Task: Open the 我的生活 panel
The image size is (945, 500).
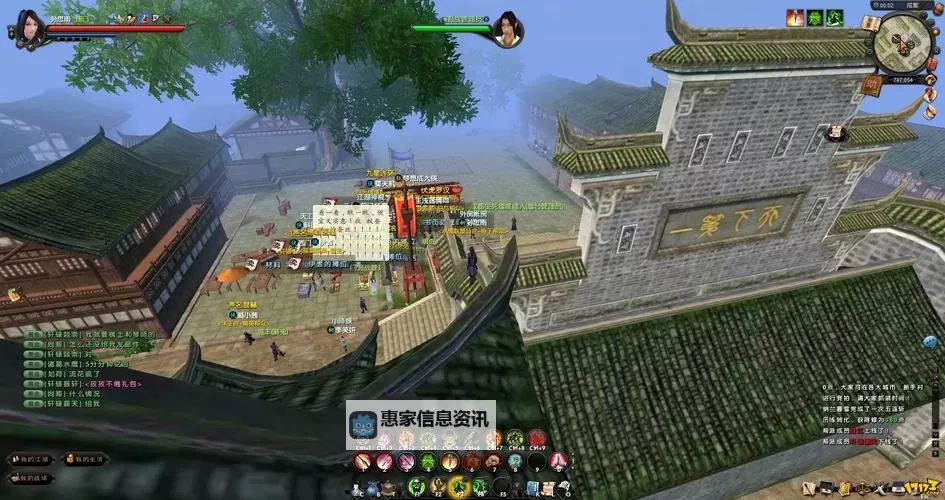Action: (x=87, y=459)
